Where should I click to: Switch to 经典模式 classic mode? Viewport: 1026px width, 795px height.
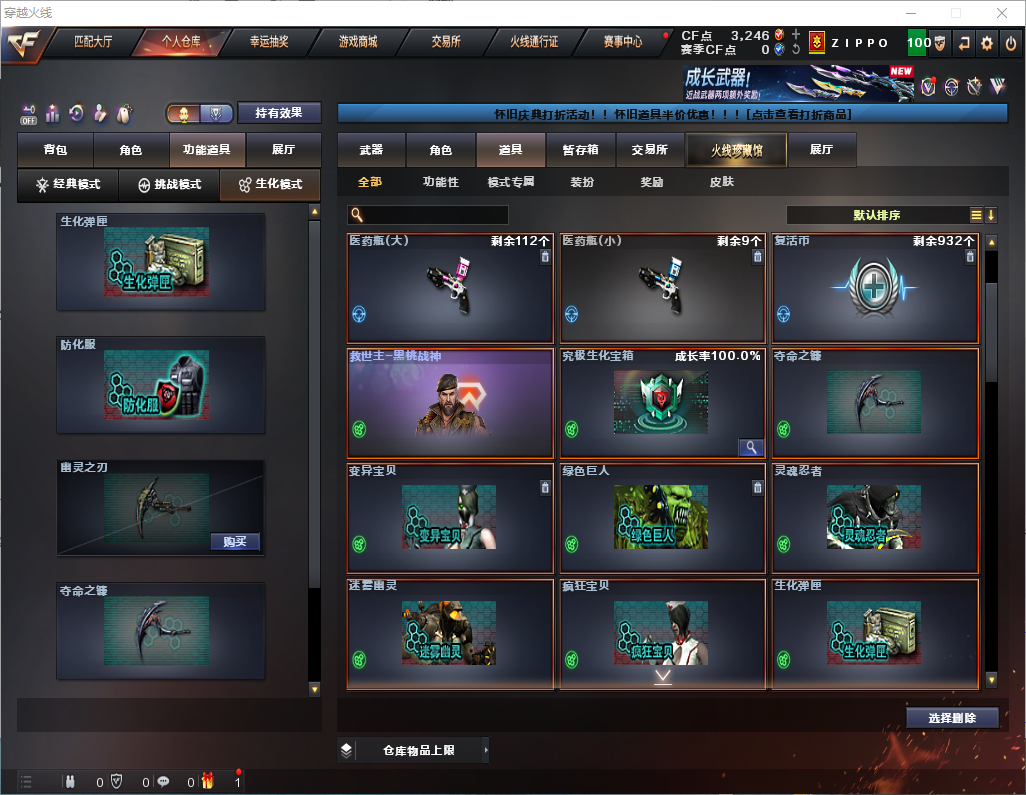[x=68, y=185]
